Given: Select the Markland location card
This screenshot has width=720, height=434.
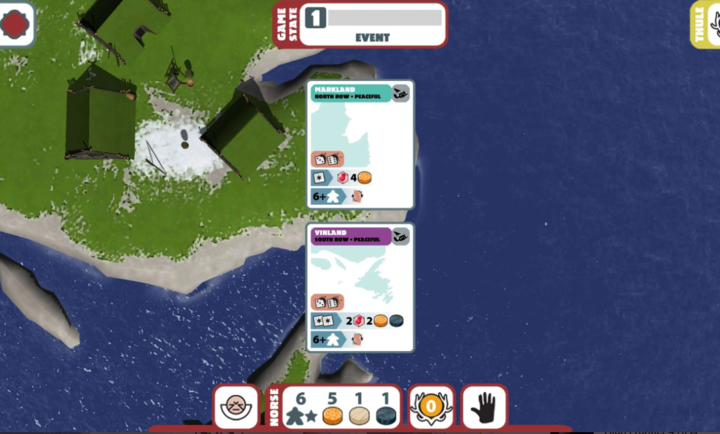Looking at the screenshot, I should pos(360,144).
